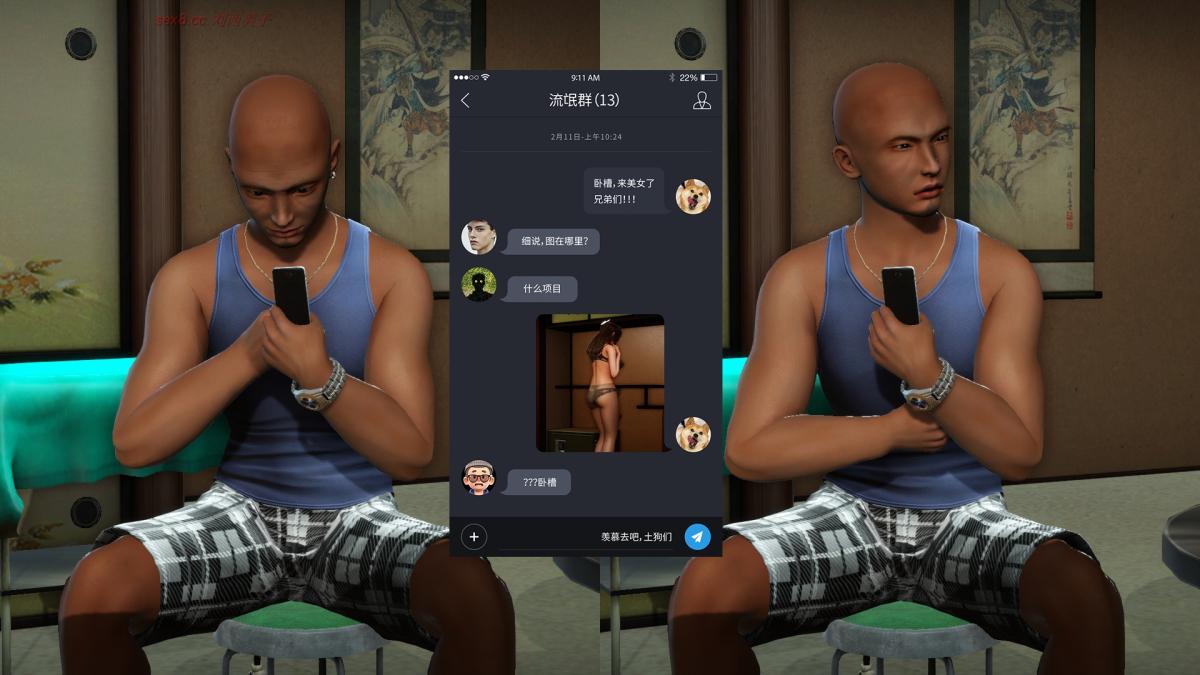1200x675 pixels.
Task: Tap the dark silhouette avatar
Action: (x=479, y=285)
